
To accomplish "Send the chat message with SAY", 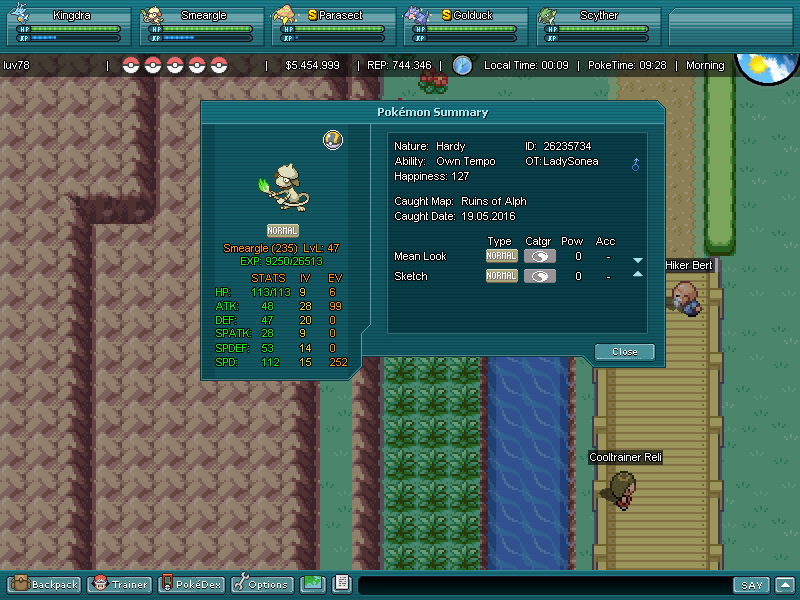I will coord(751,585).
